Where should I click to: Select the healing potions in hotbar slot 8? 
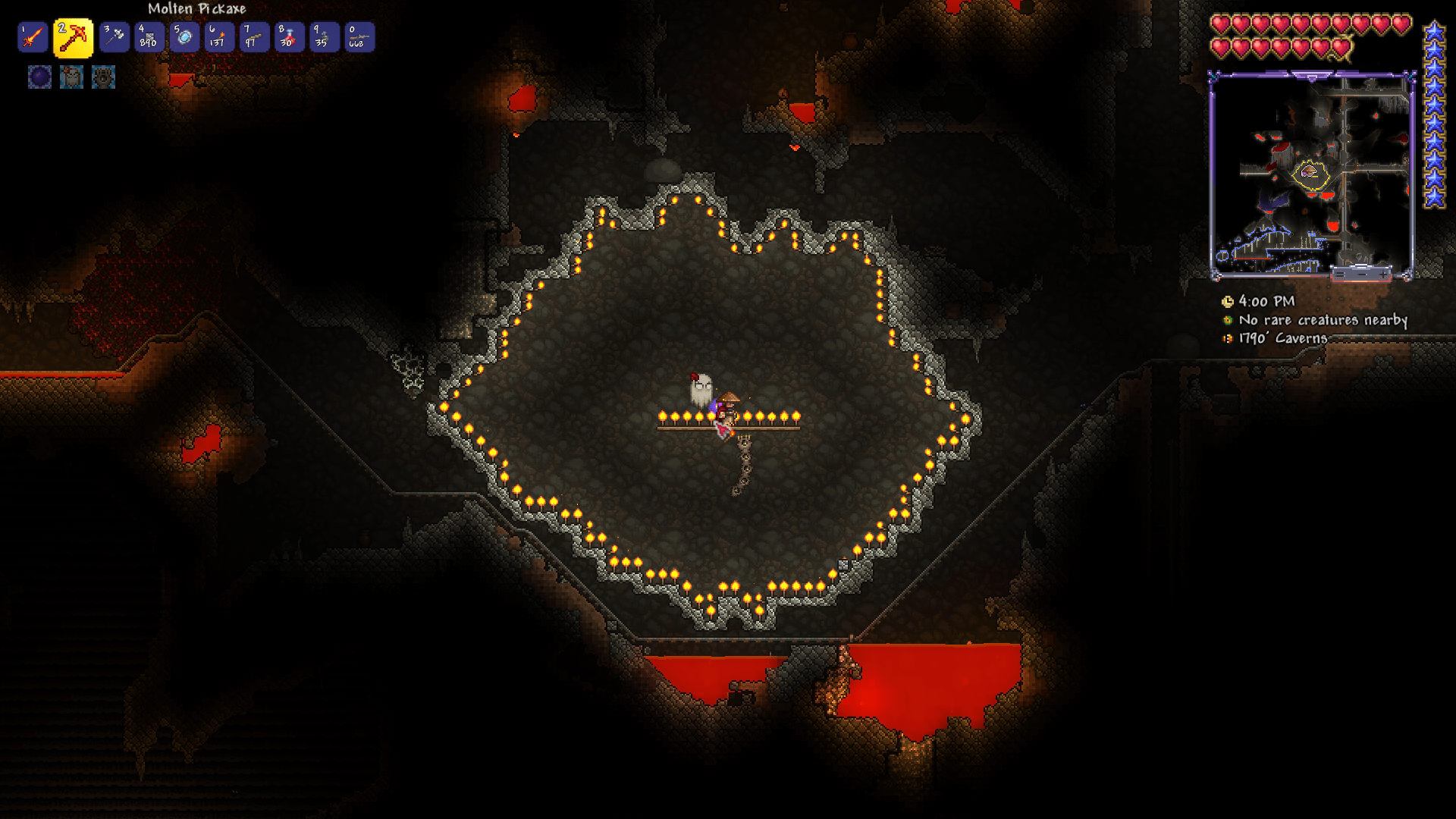pos(288,37)
